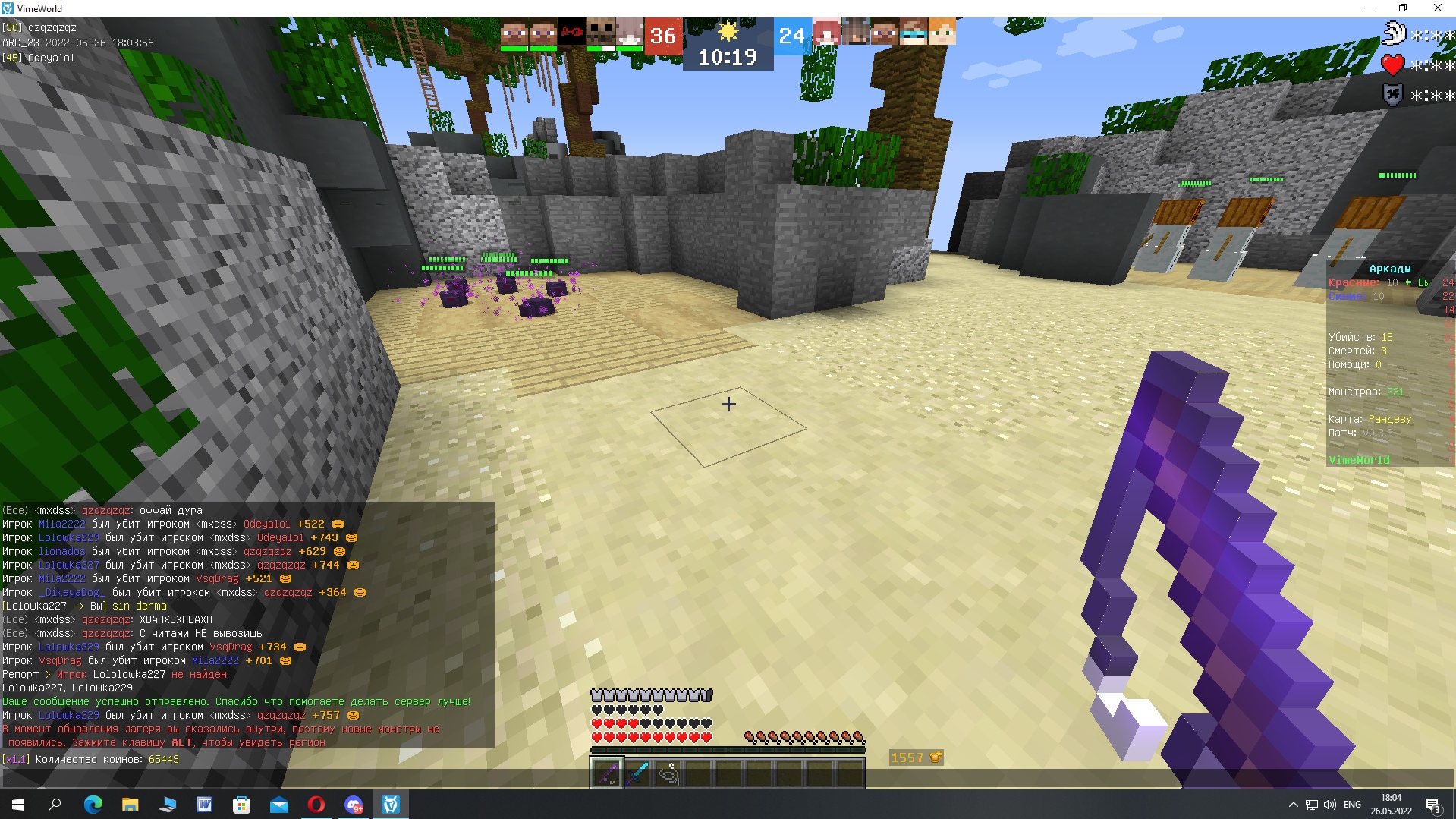The height and width of the screenshot is (819, 1456).
Task: Expand hidden icons in the system tray
Action: 1292,806
